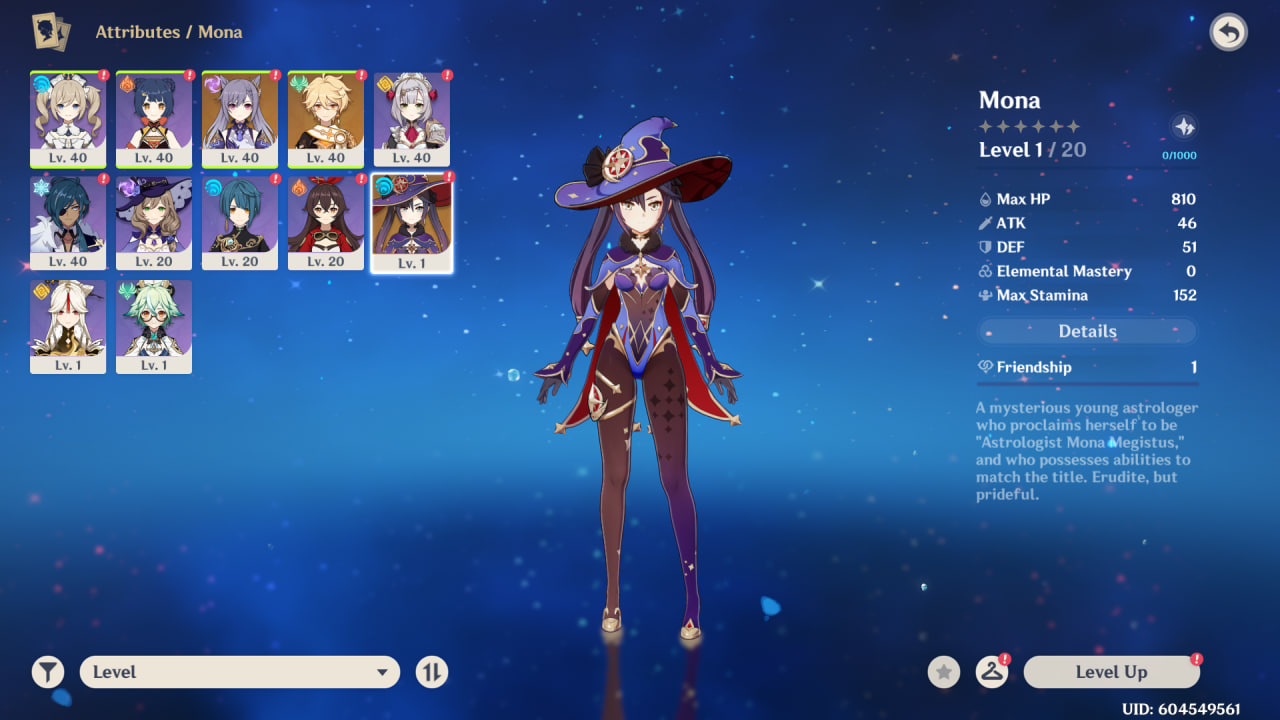Click the highlighted Mona portrait

[x=412, y=222]
